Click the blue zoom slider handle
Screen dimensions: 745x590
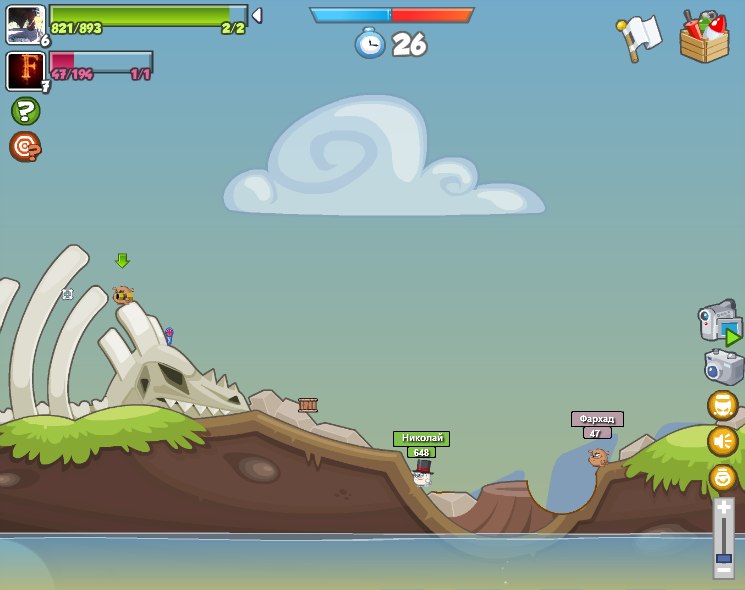(723, 557)
